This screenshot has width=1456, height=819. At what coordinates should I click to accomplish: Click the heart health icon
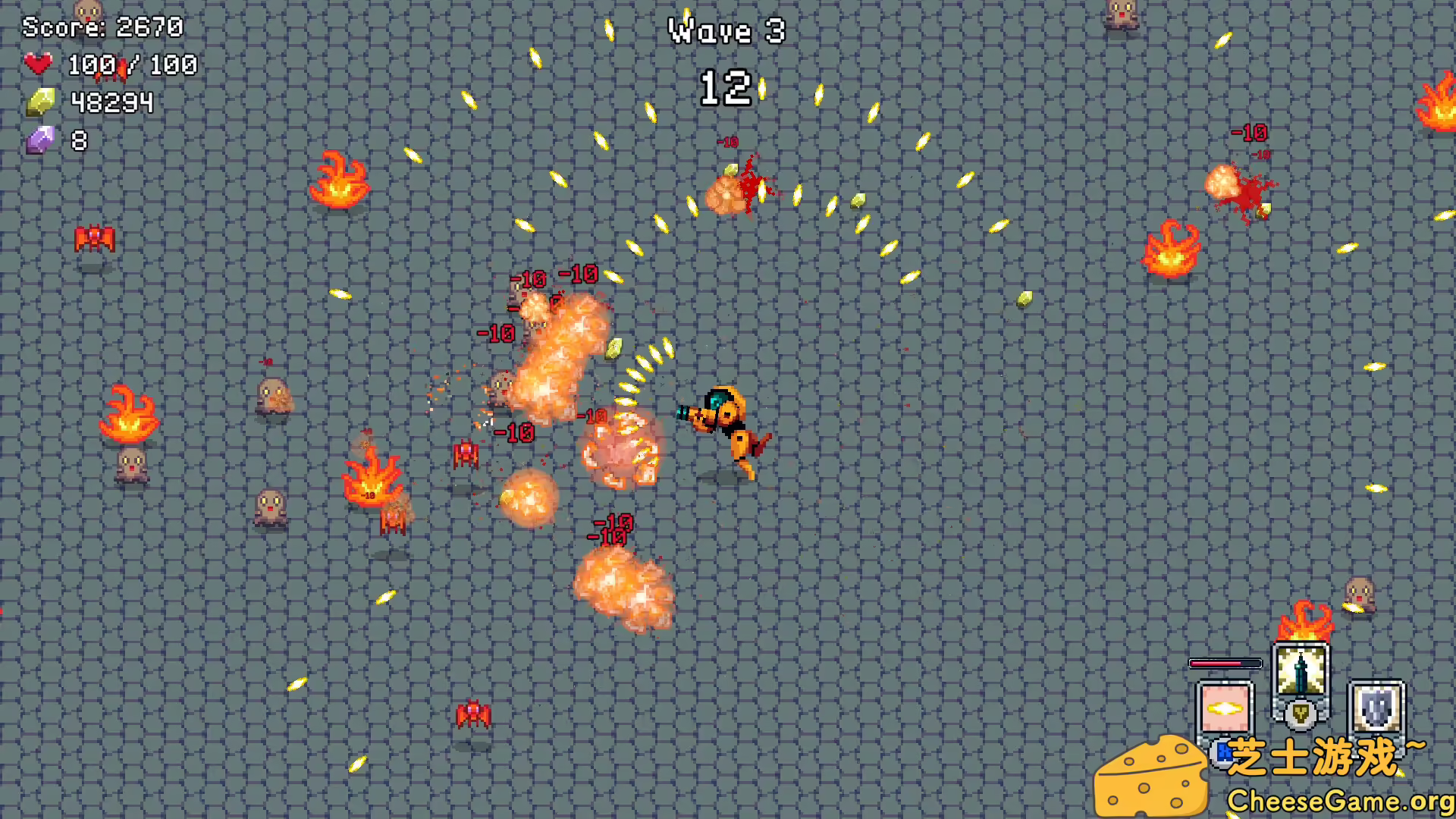(38, 64)
